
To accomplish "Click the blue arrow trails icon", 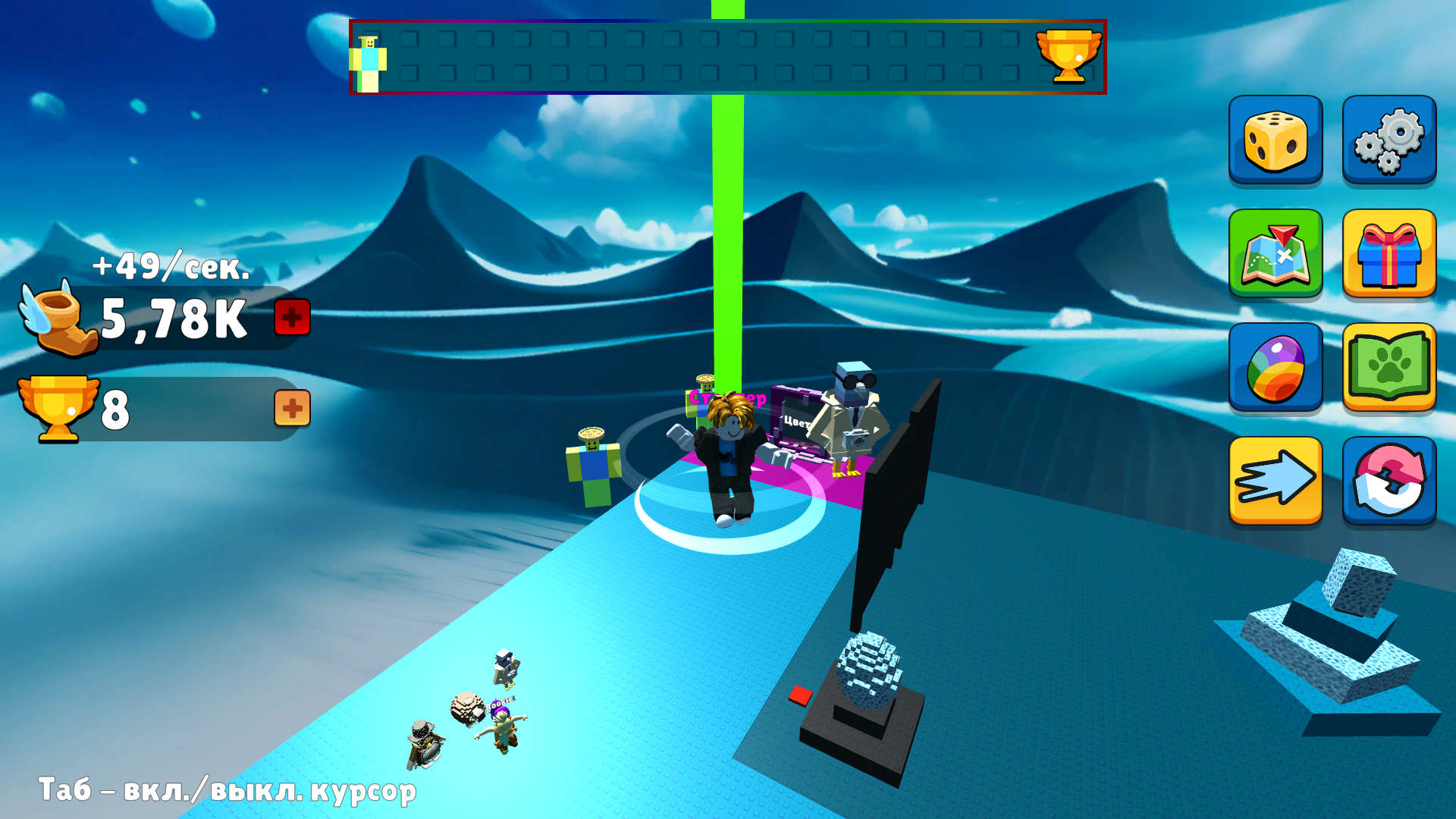I will [x=1276, y=482].
